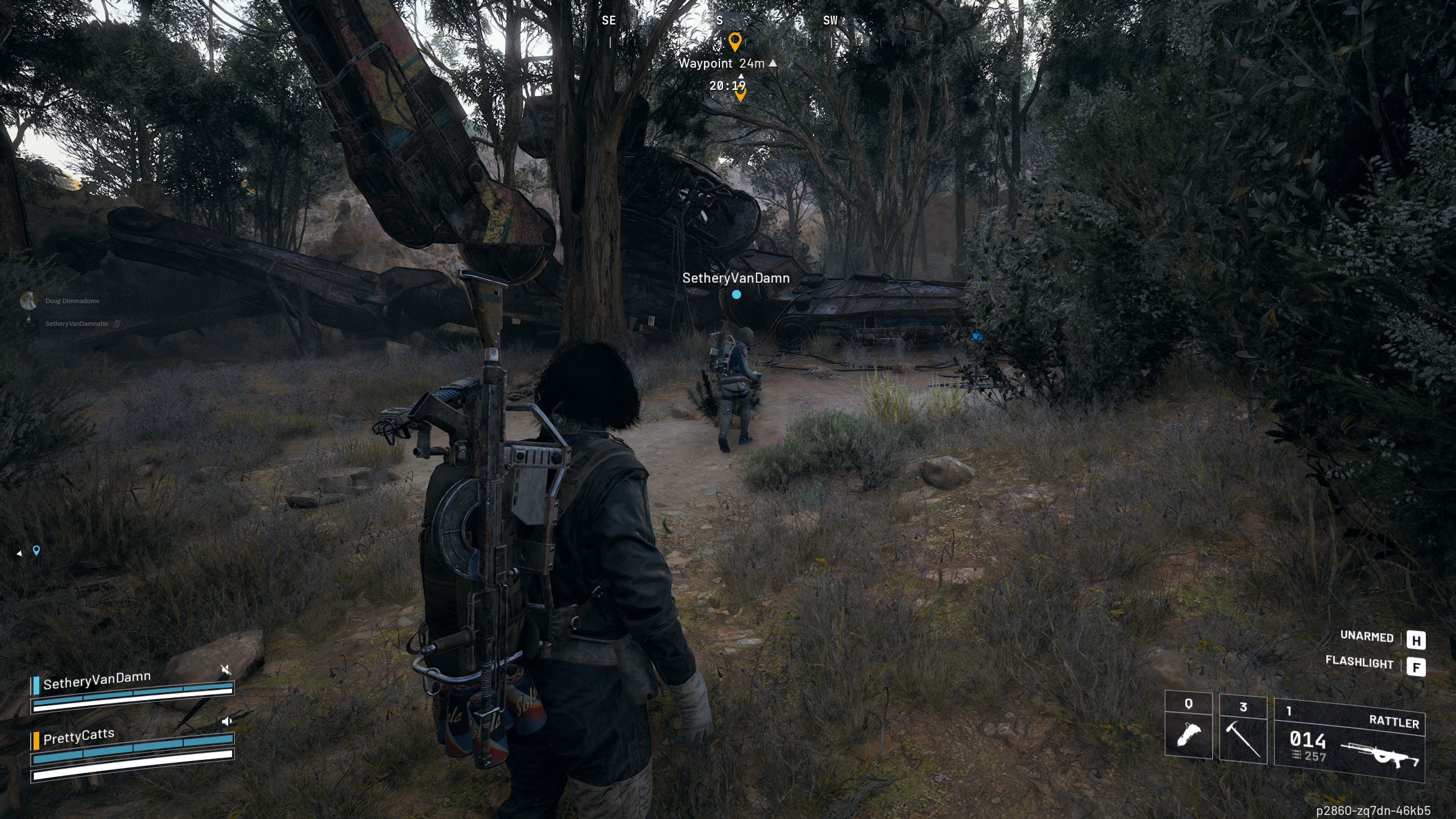The height and width of the screenshot is (819, 1456).
Task: Click the orange waypoint pin on the compass
Action: (735, 42)
